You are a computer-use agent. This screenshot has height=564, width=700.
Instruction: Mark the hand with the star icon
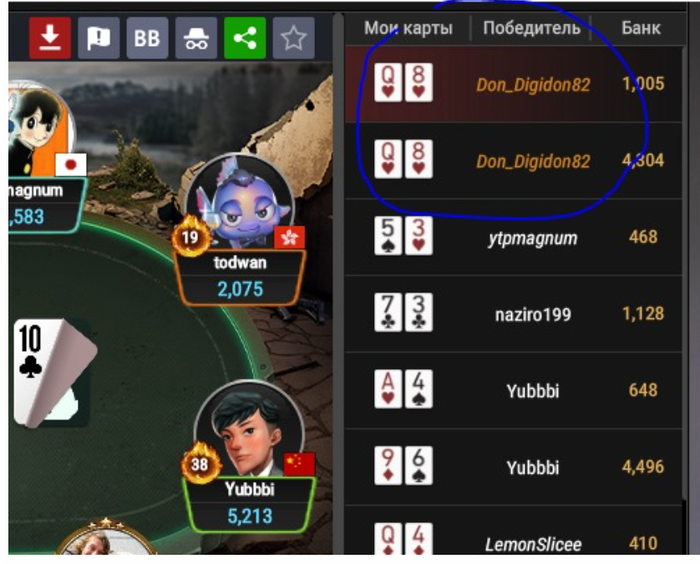coord(293,38)
